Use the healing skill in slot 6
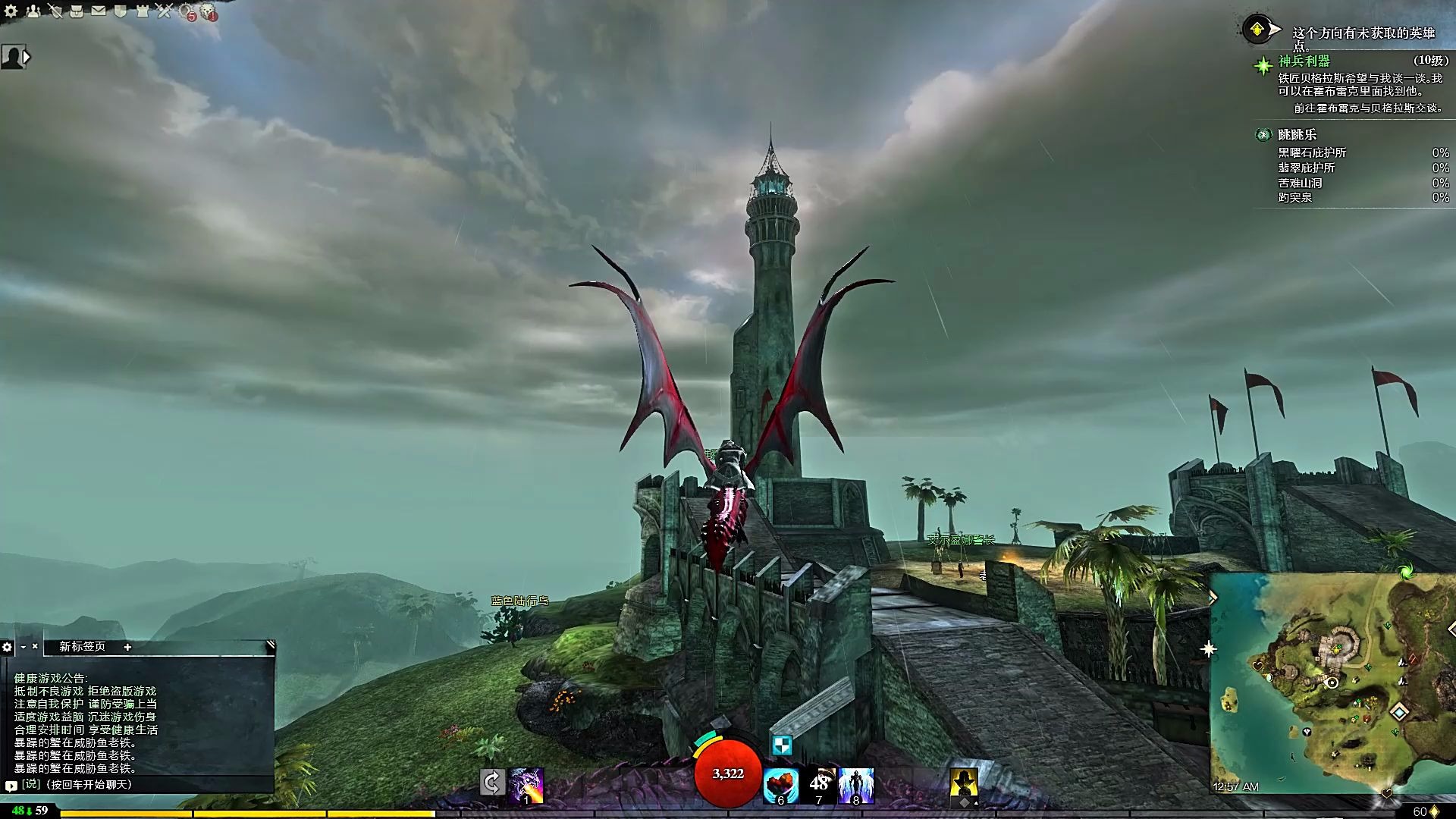Viewport: 1456px width, 819px height. click(780, 786)
